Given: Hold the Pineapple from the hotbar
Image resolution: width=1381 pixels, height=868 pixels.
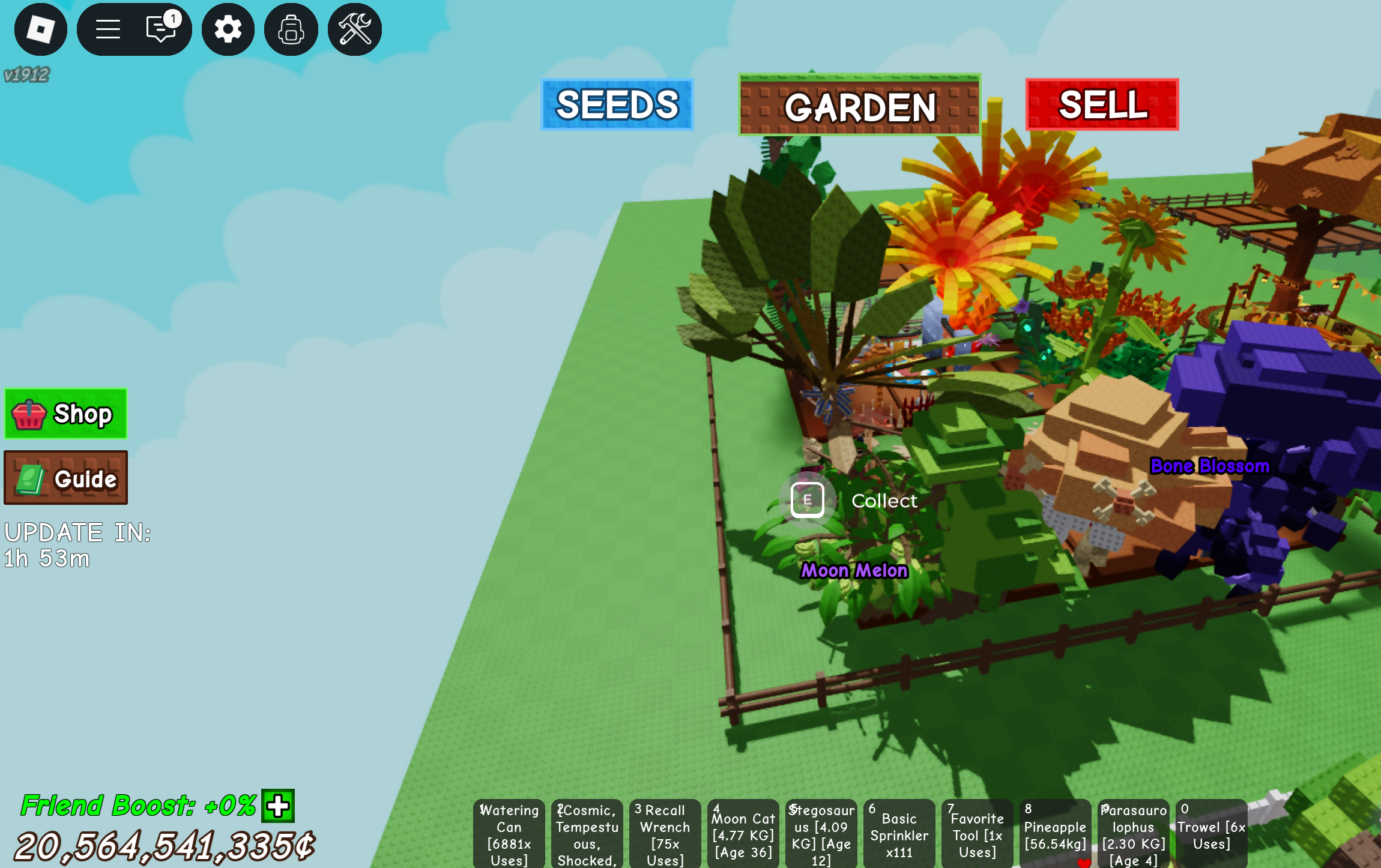Looking at the screenshot, I should [1055, 834].
